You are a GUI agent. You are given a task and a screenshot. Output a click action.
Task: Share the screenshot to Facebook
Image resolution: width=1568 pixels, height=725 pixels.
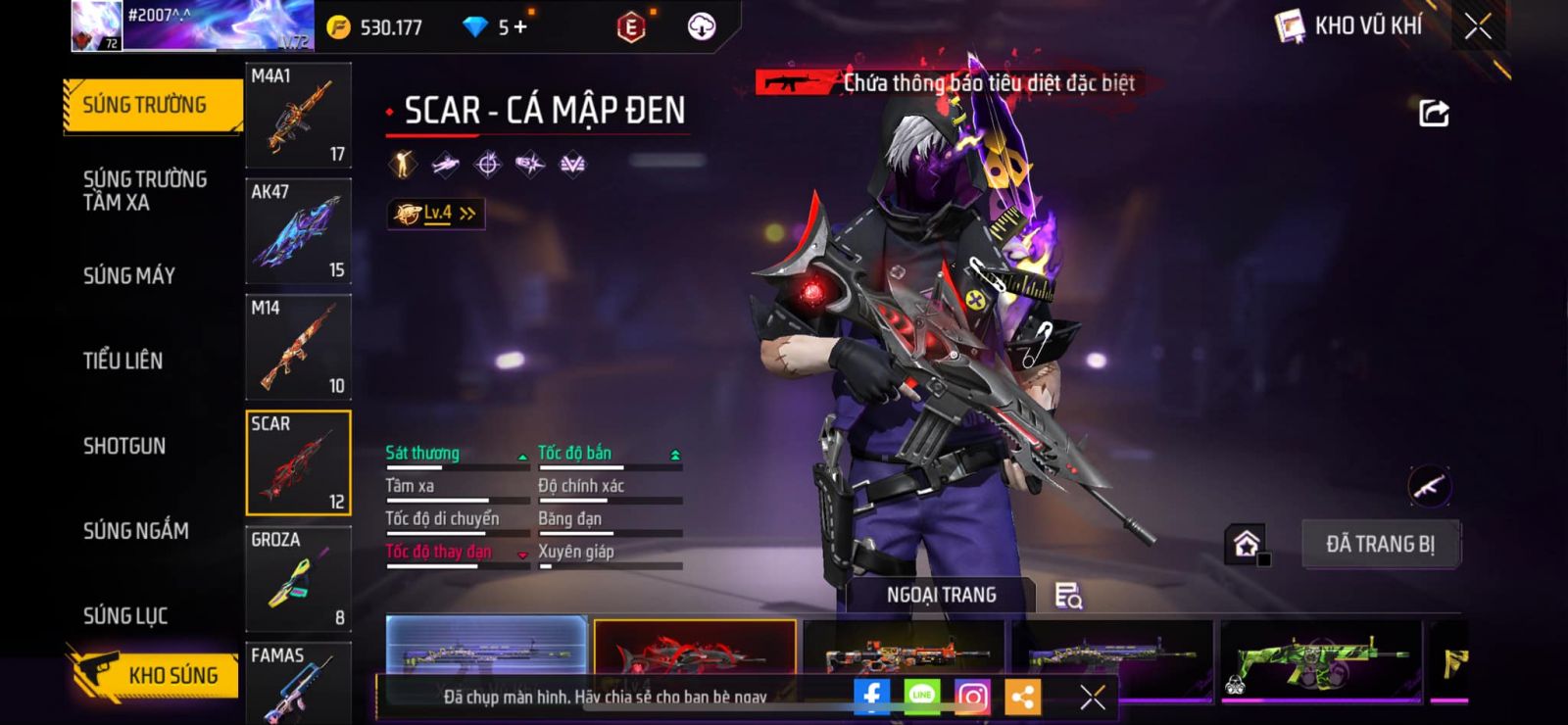[871, 697]
